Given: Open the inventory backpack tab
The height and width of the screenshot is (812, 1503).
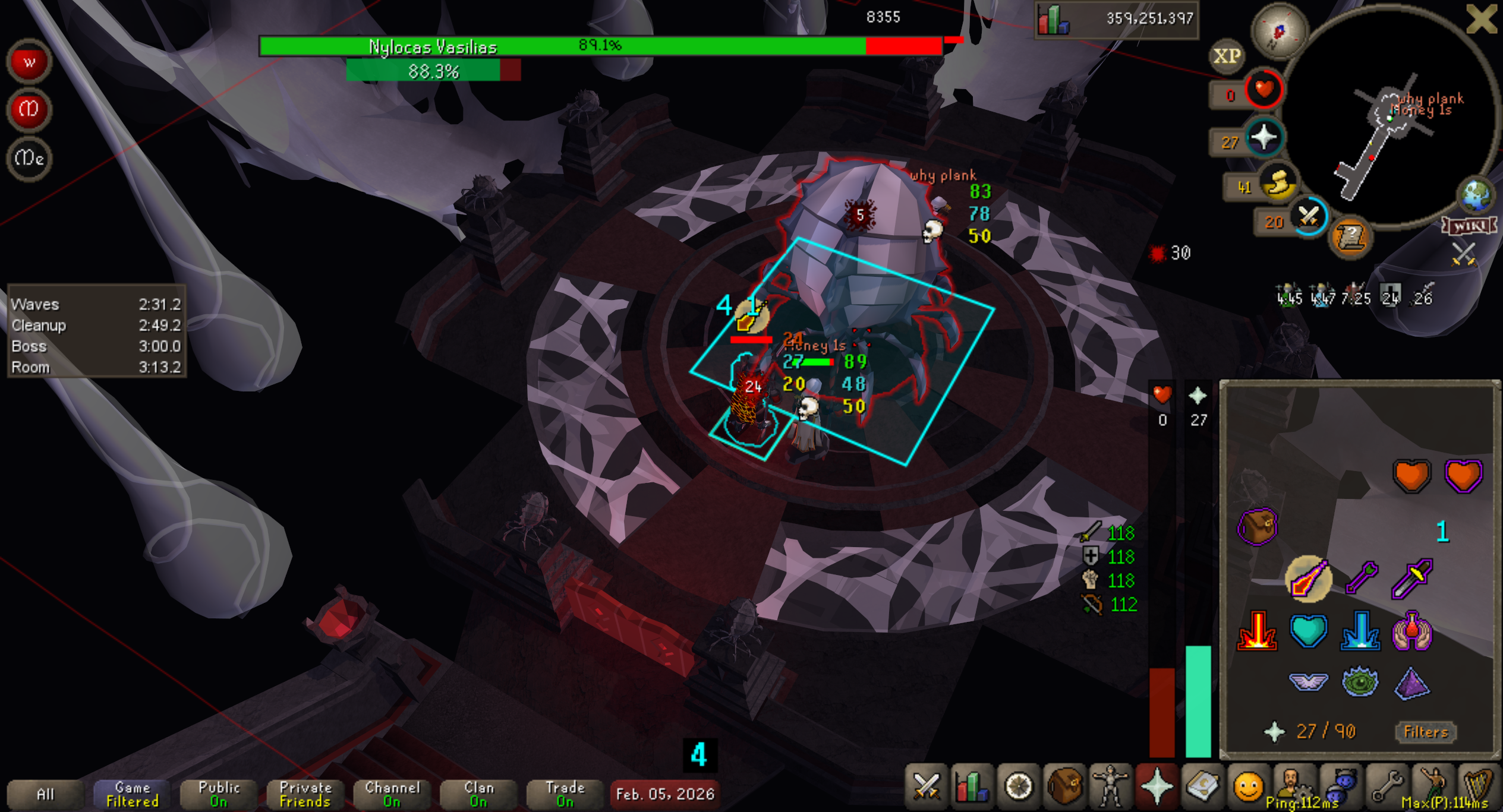Looking at the screenshot, I should click(1064, 787).
